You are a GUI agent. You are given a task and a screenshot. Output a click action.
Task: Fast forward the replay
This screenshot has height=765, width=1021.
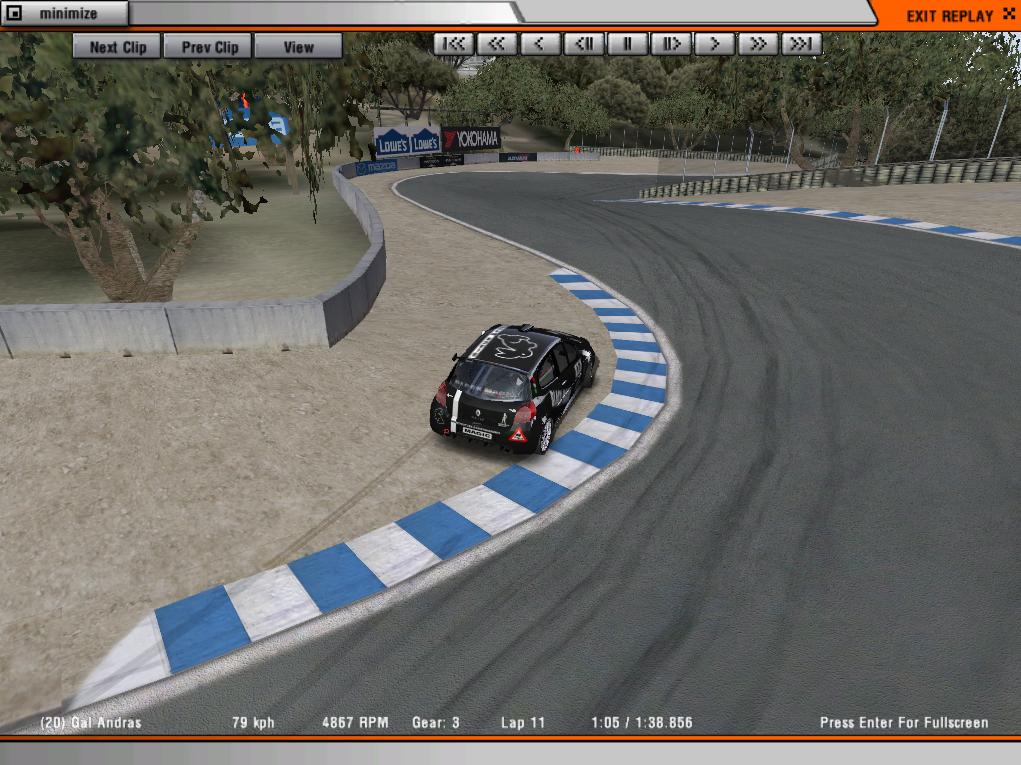coord(758,44)
